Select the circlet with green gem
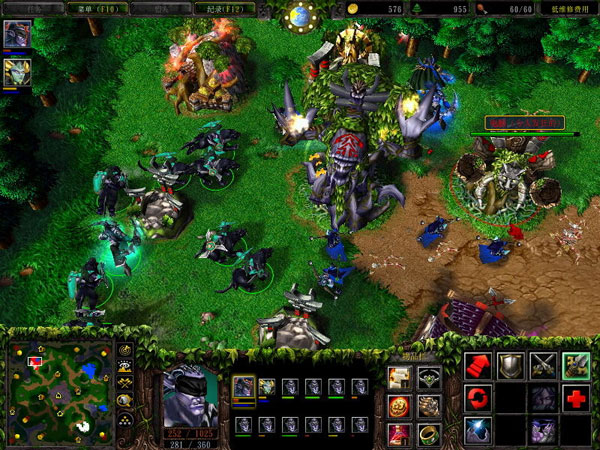600x450 pixels. pyautogui.click(x=429, y=377)
